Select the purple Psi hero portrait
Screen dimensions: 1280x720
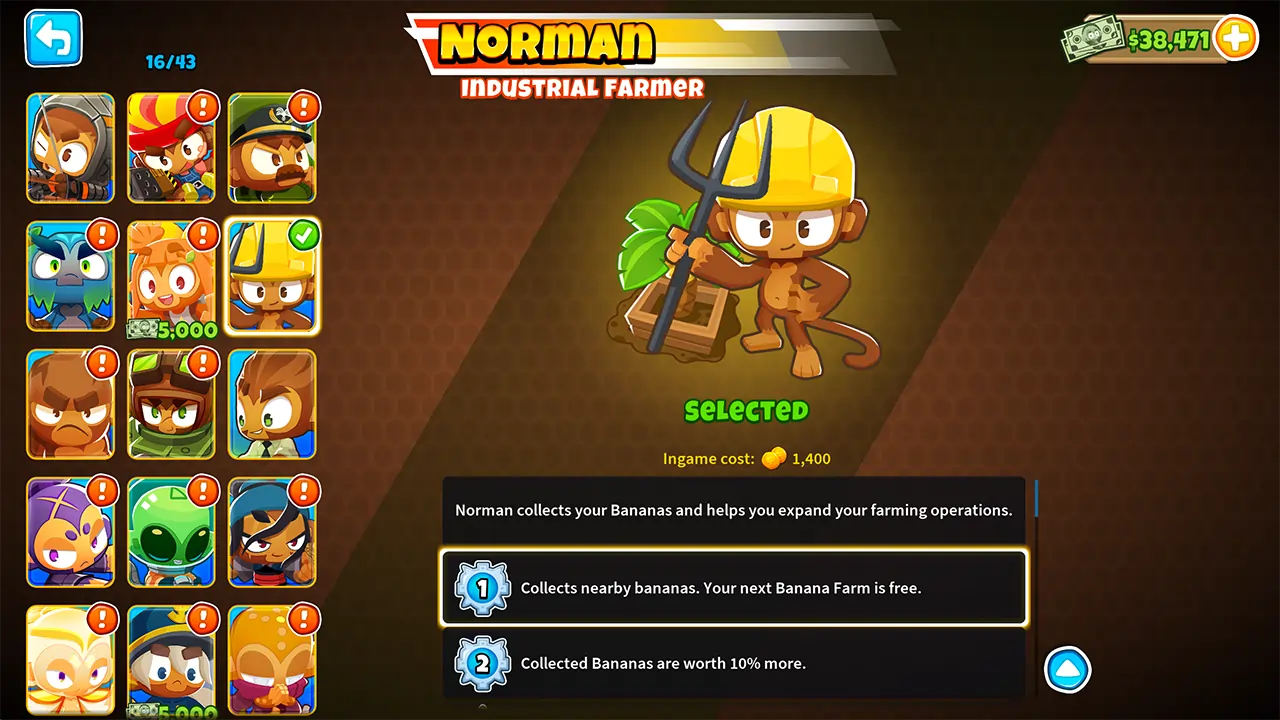tap(70, 532)
